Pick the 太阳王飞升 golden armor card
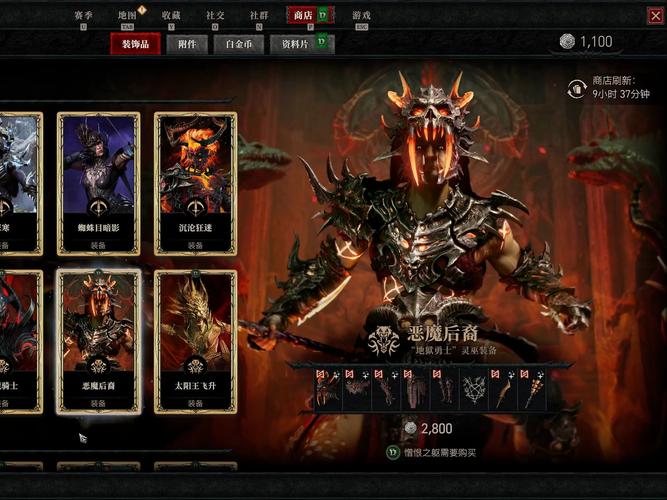The image size is (667, 500). click(x=195, y=338)
